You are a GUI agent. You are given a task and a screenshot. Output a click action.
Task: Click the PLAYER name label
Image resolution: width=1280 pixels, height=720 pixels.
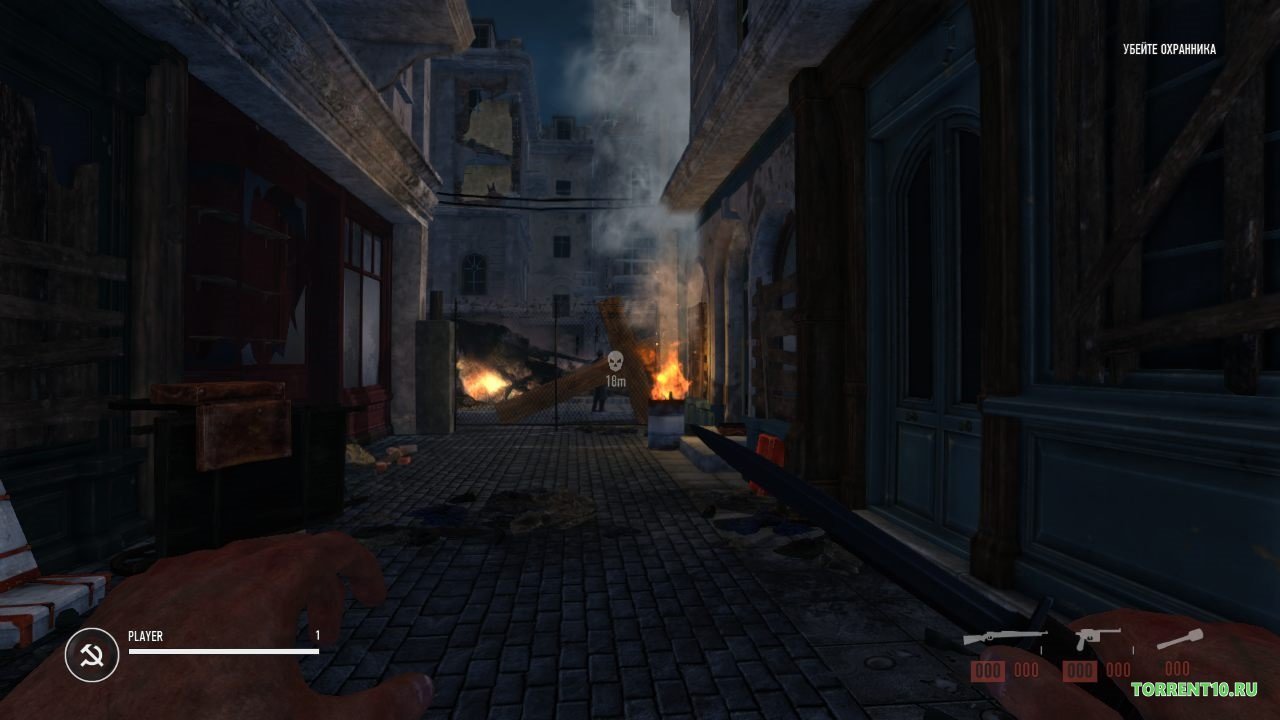click(146, 635)
